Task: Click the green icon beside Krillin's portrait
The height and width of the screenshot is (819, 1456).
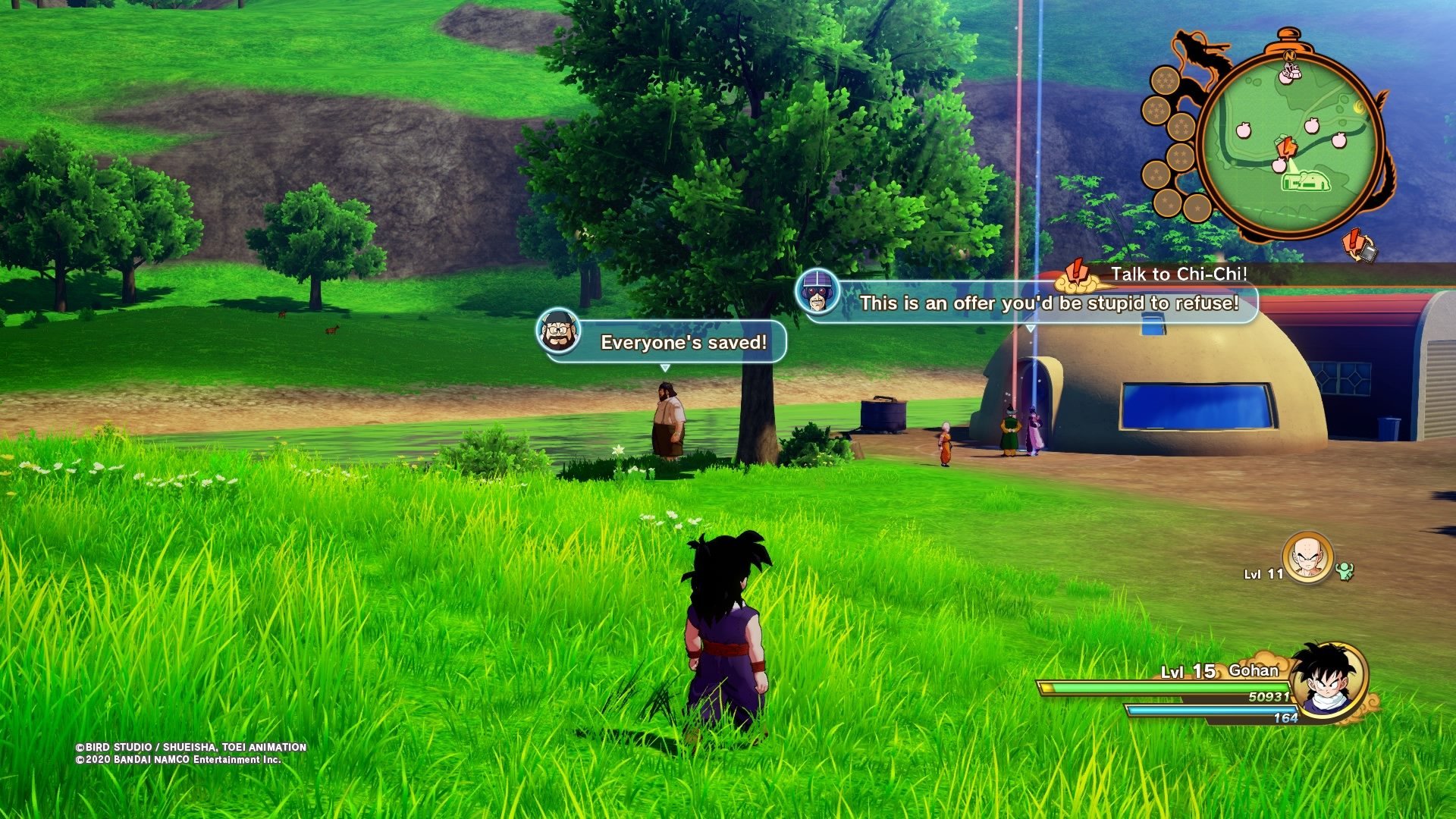Action: tap(1345, 571)
